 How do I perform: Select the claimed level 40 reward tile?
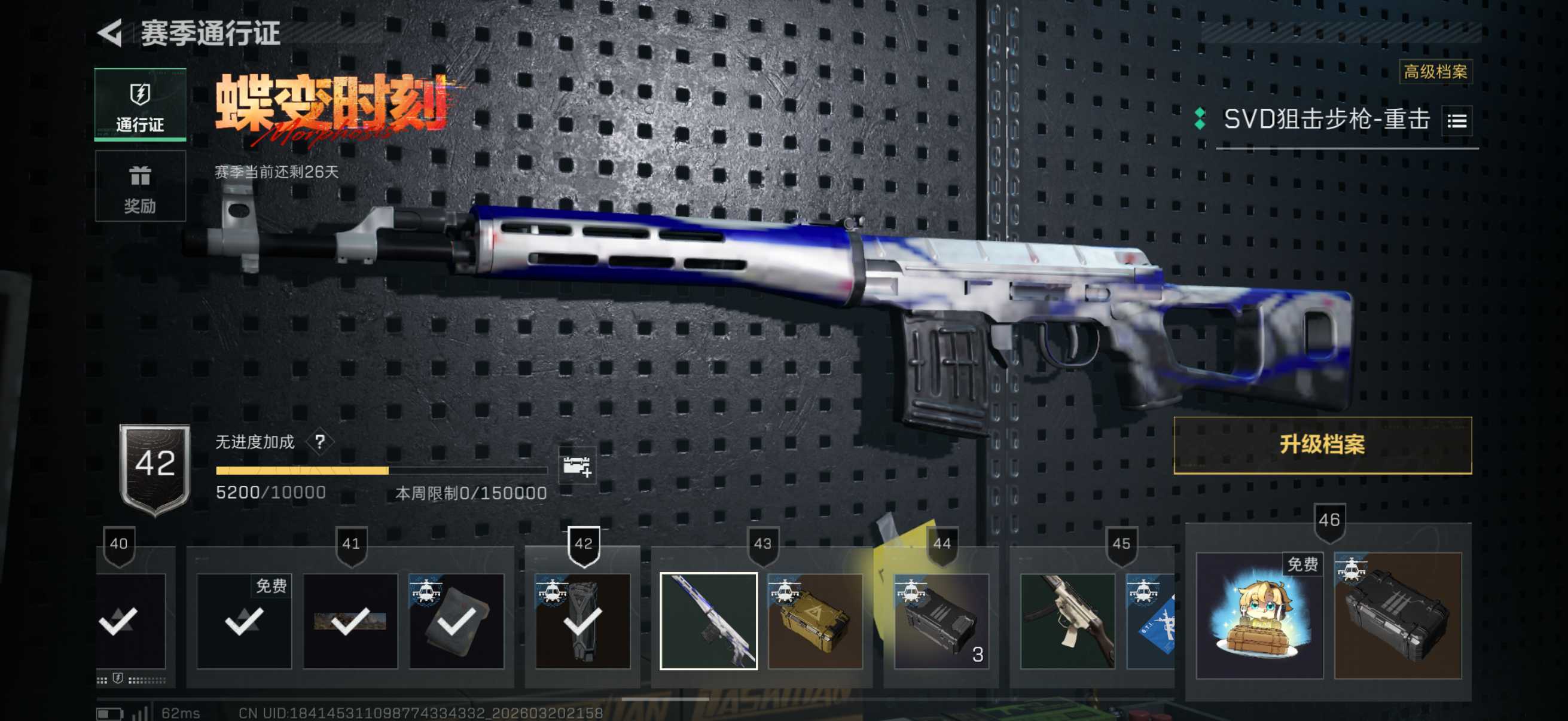131,621
